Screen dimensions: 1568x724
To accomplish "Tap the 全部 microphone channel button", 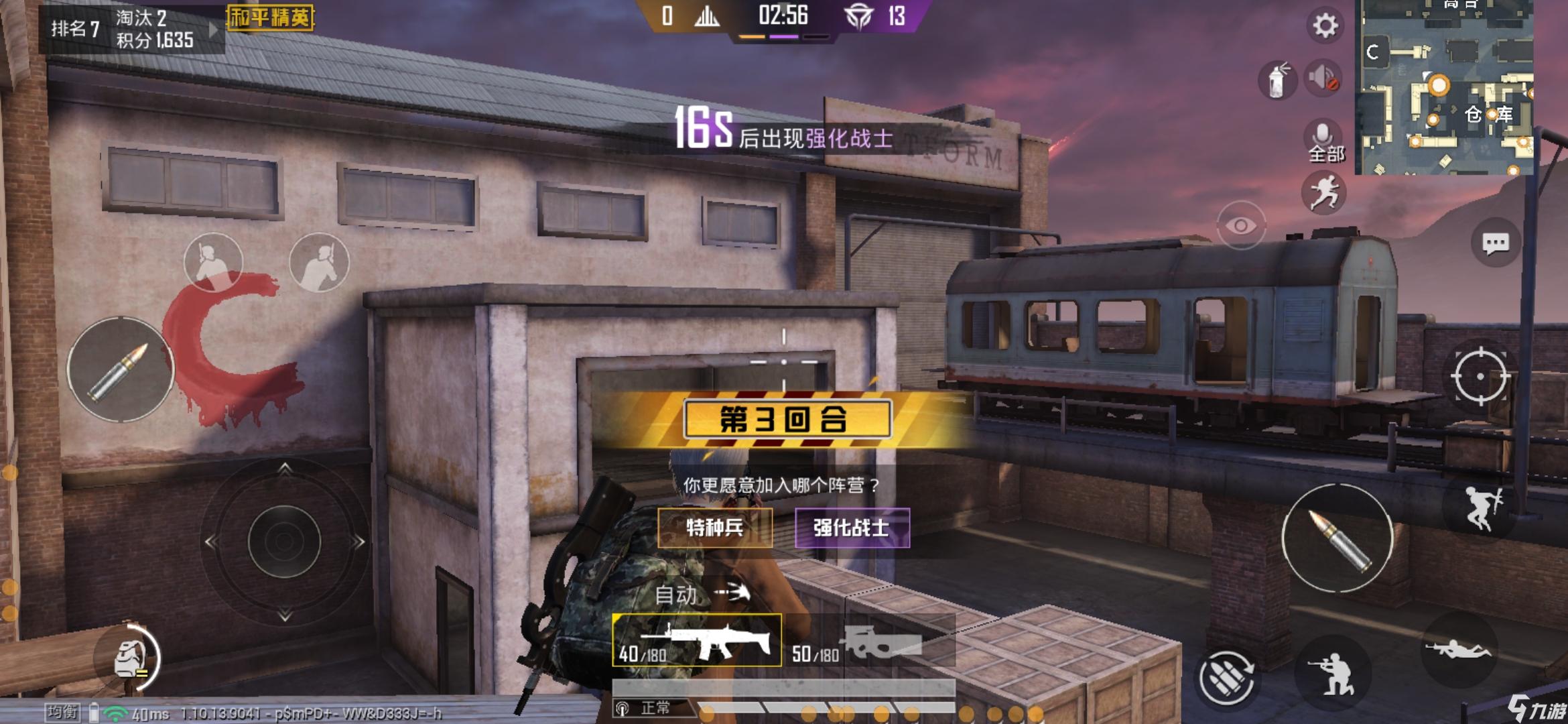I will (x=1325, y=142).
